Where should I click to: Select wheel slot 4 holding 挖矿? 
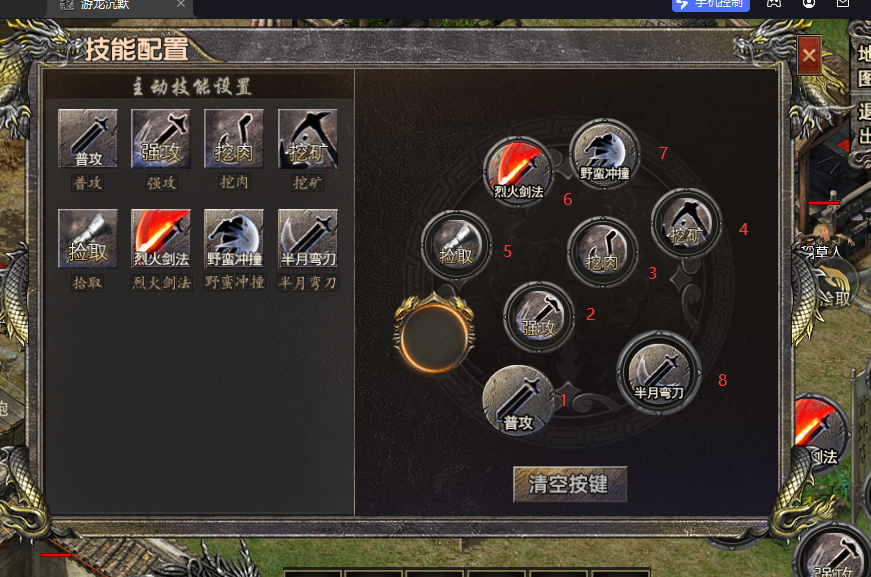coord(686,223)
